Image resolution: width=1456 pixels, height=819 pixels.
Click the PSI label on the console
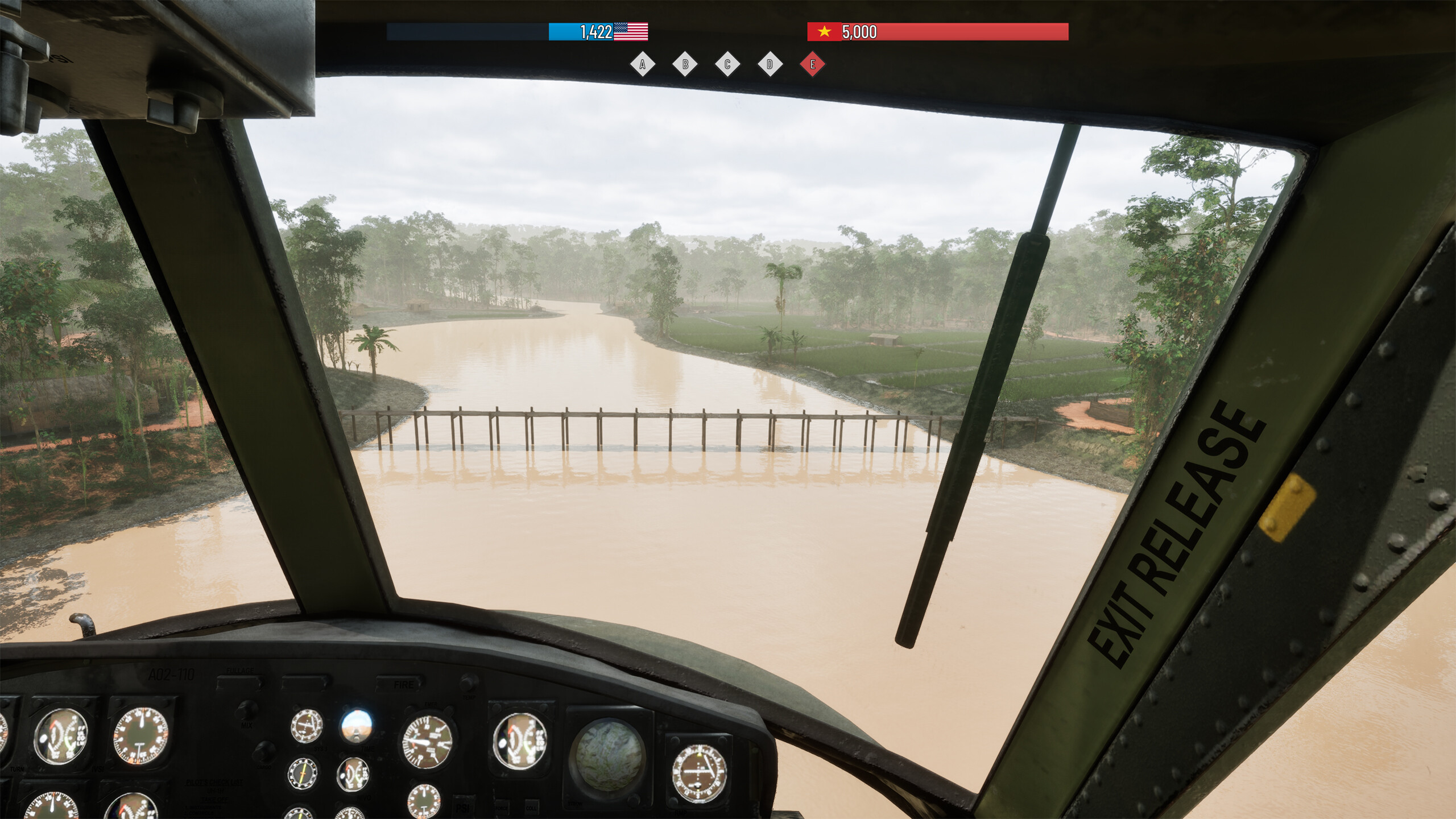click(462, 808)
